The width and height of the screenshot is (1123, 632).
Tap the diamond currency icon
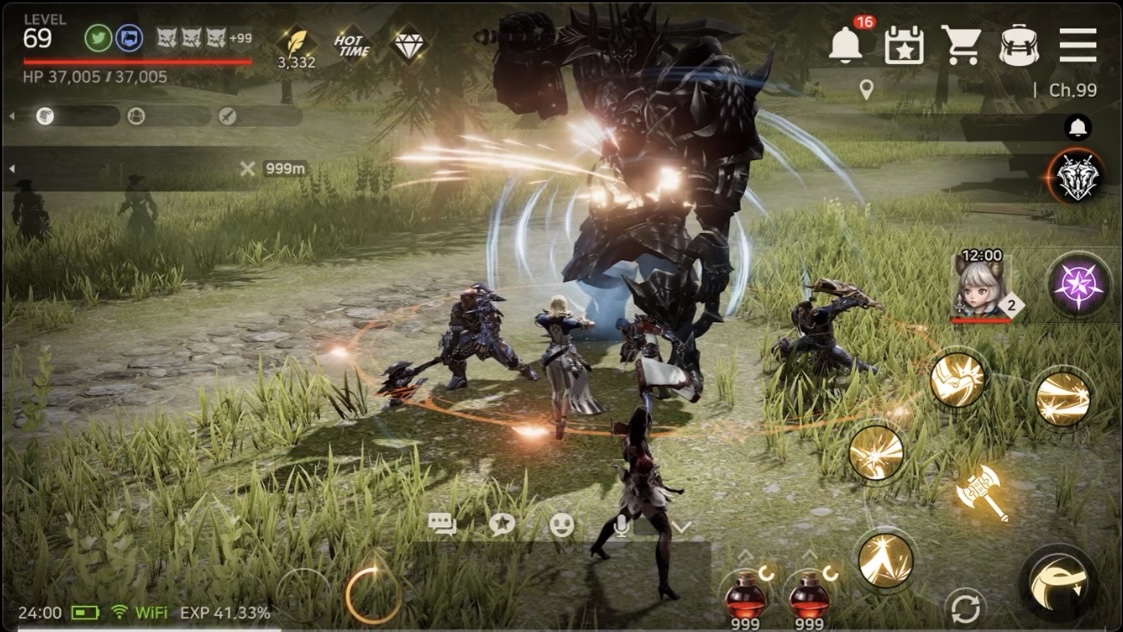pos(409,44)
